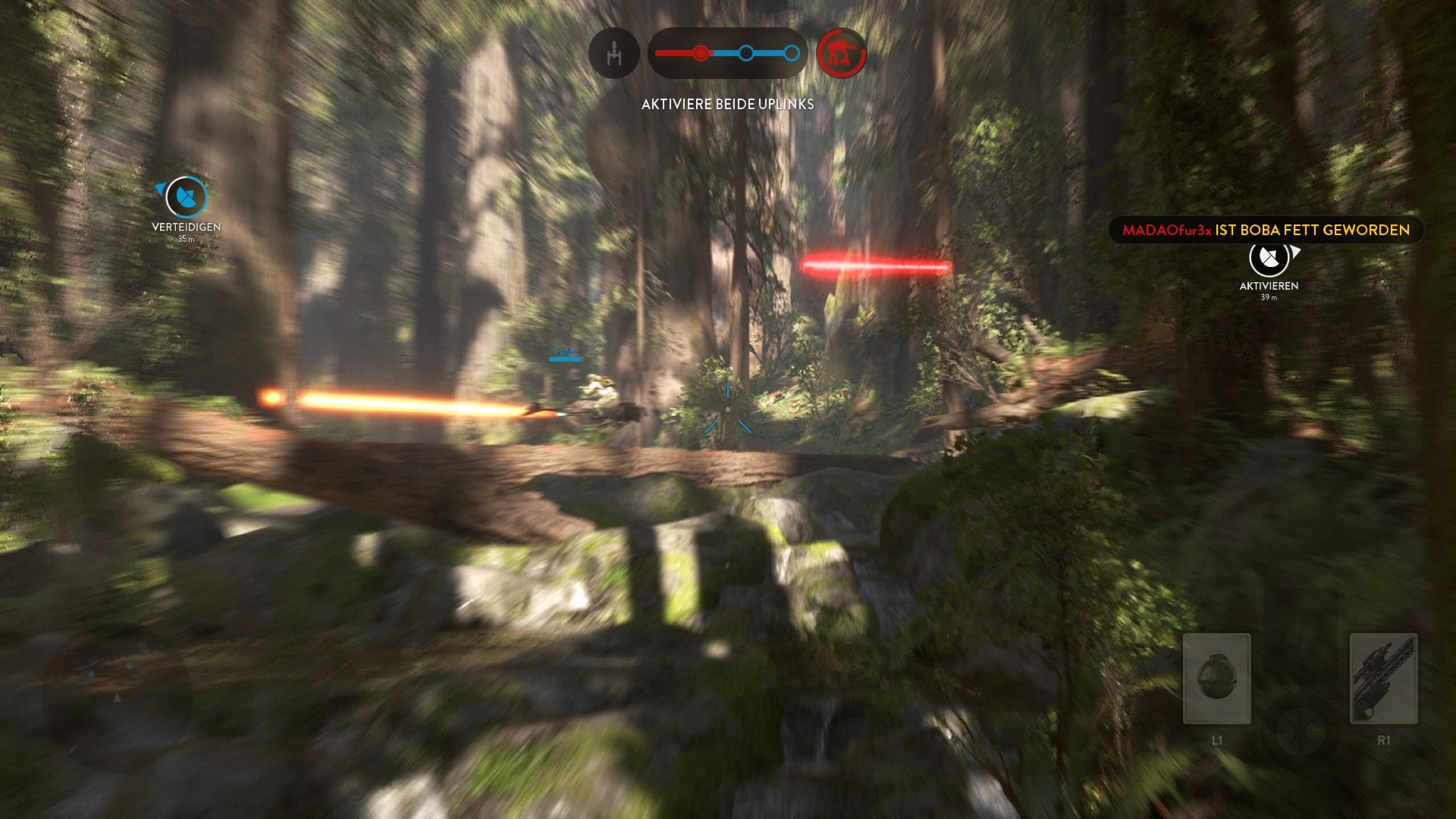The height and width of the screenshot is (819, 1456).
Task: Click the 39 m distance label
Action: pyautogui.click(x=1268, y=297)
